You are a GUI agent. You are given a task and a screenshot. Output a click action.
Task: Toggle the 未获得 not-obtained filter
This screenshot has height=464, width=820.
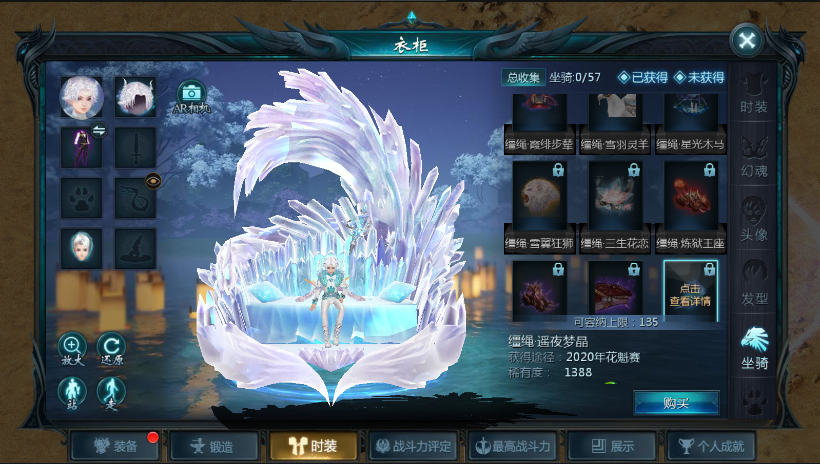pos(699,77)
